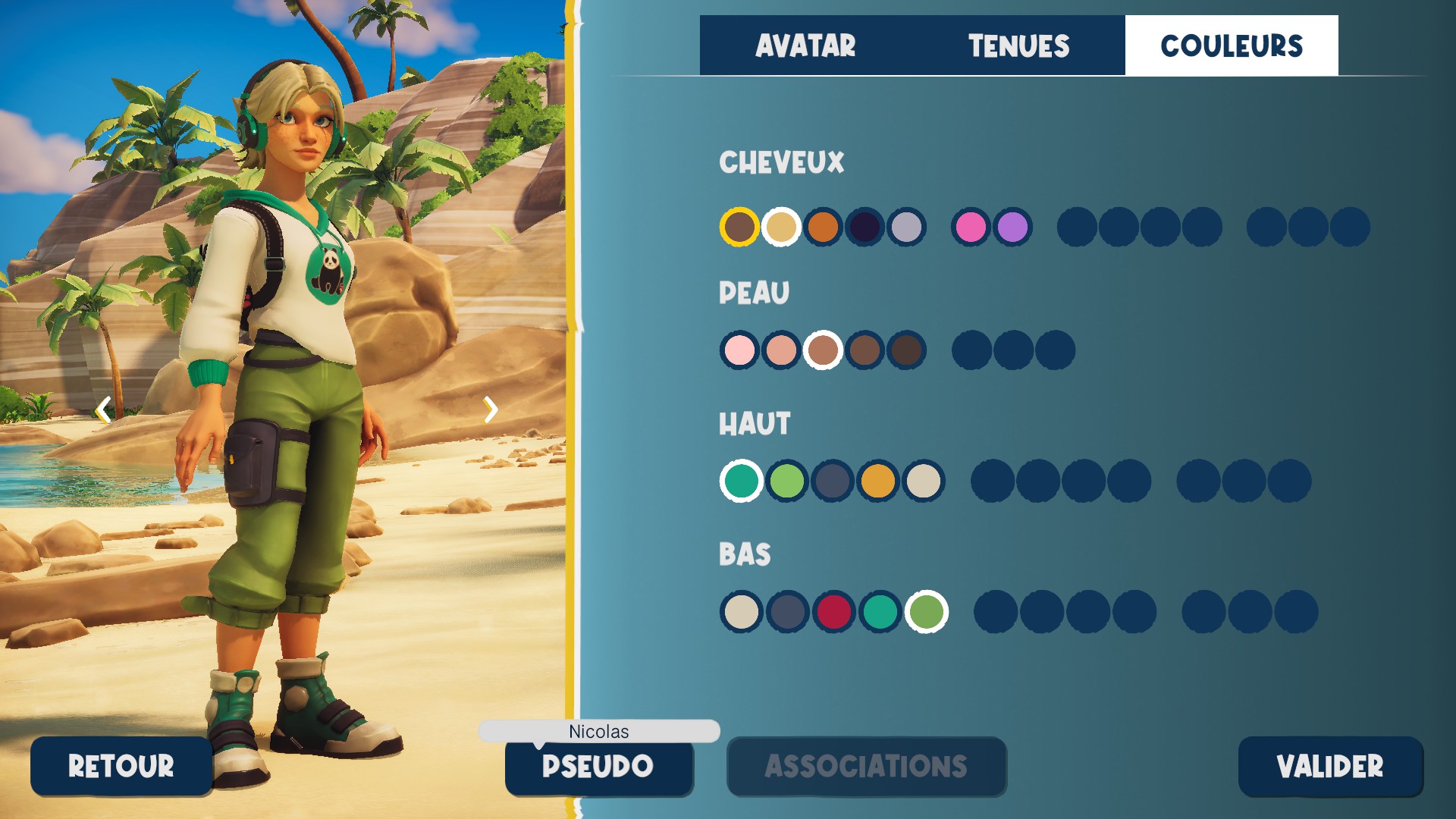Choose the purple hair color
1456x819 pixels.
pos(1012,227)
